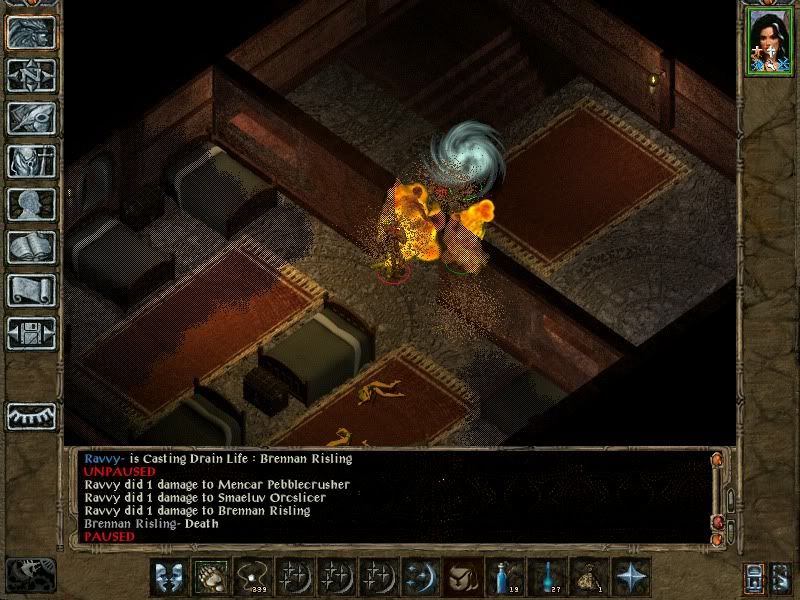
Task: Click the message log scroll-up gem
Action: pyautogui.click(x=716, y=460)
